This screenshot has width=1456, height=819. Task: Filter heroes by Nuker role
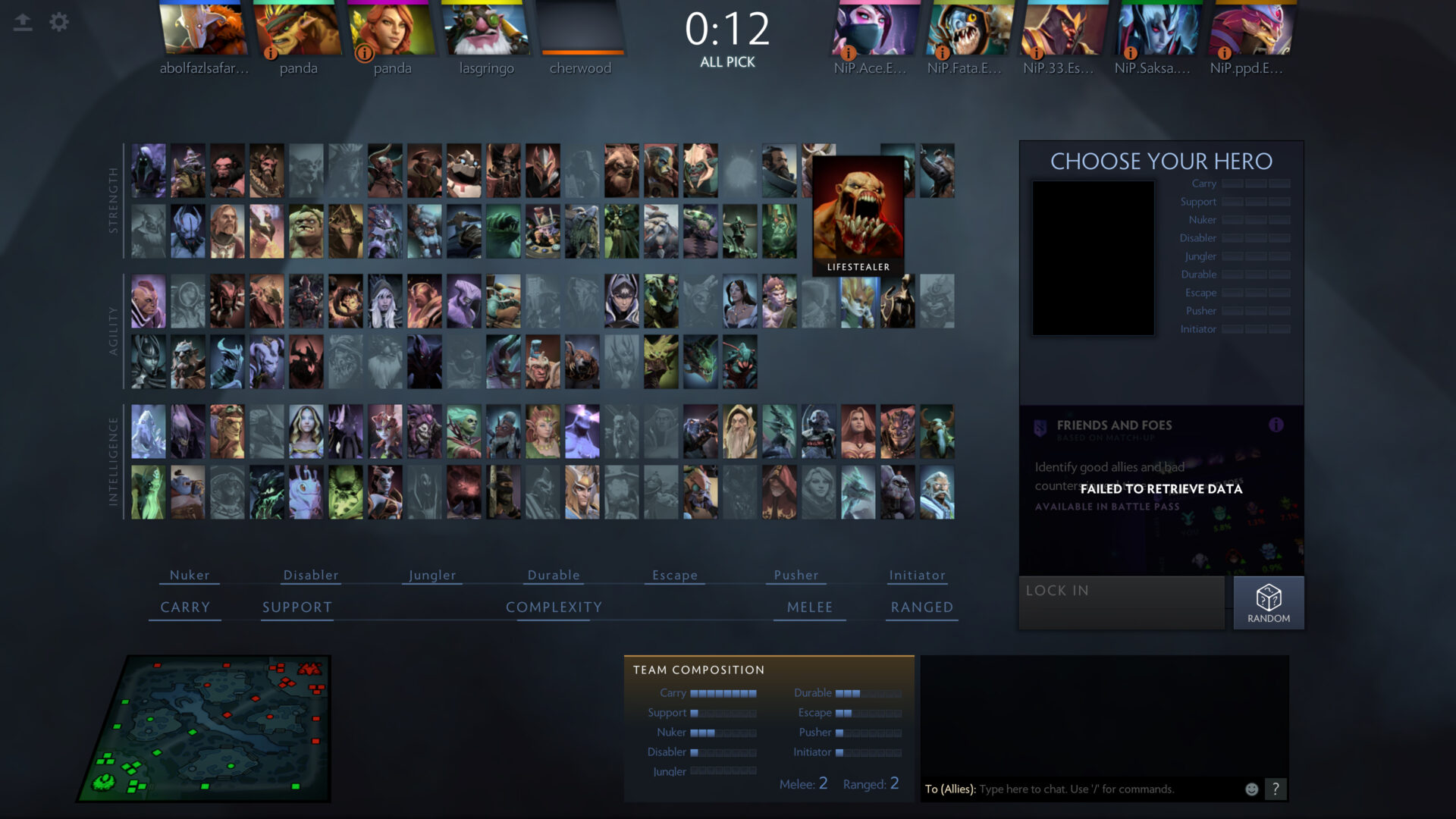[190, 575]
